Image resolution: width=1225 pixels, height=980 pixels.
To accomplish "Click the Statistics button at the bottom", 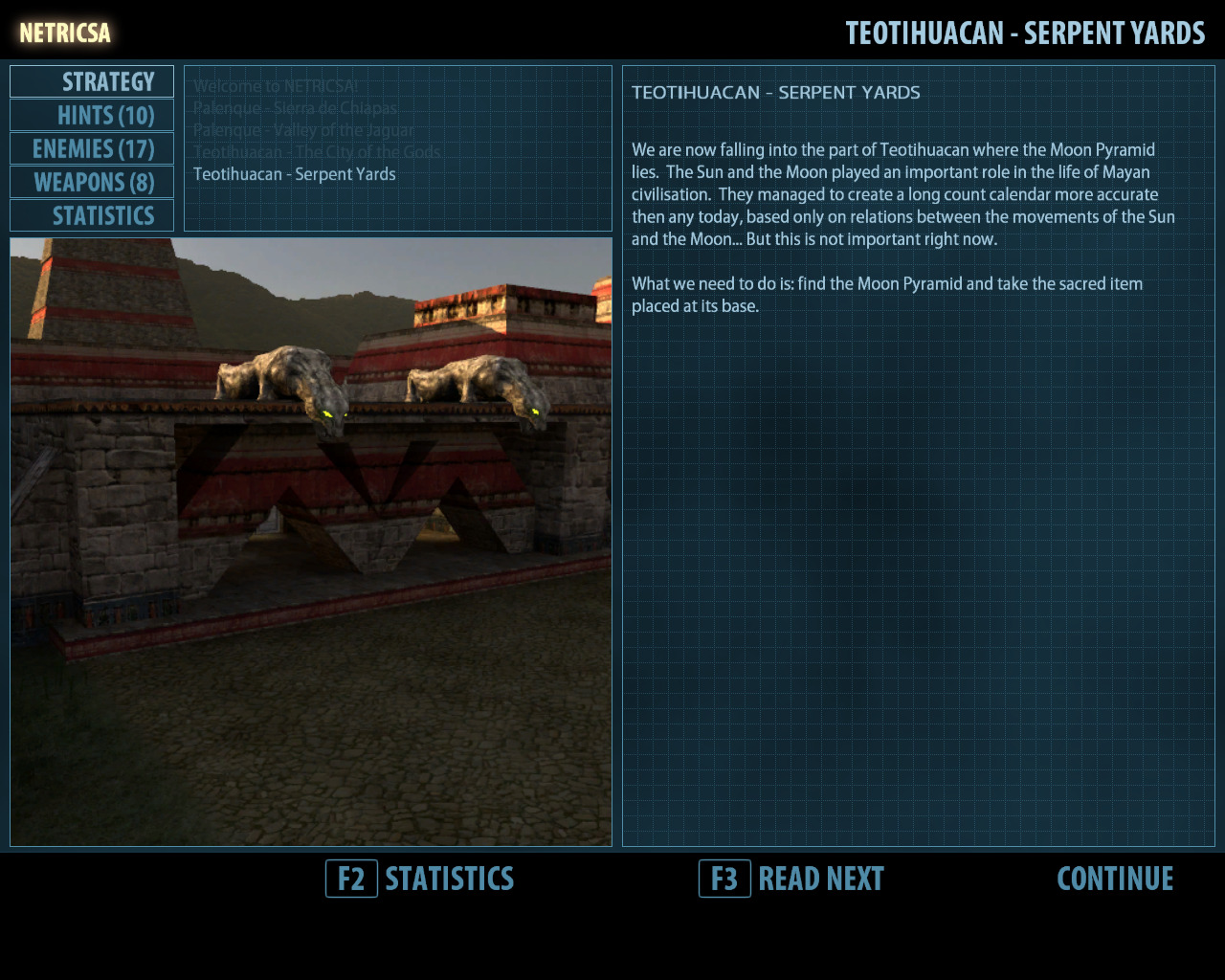I will 421,879.
